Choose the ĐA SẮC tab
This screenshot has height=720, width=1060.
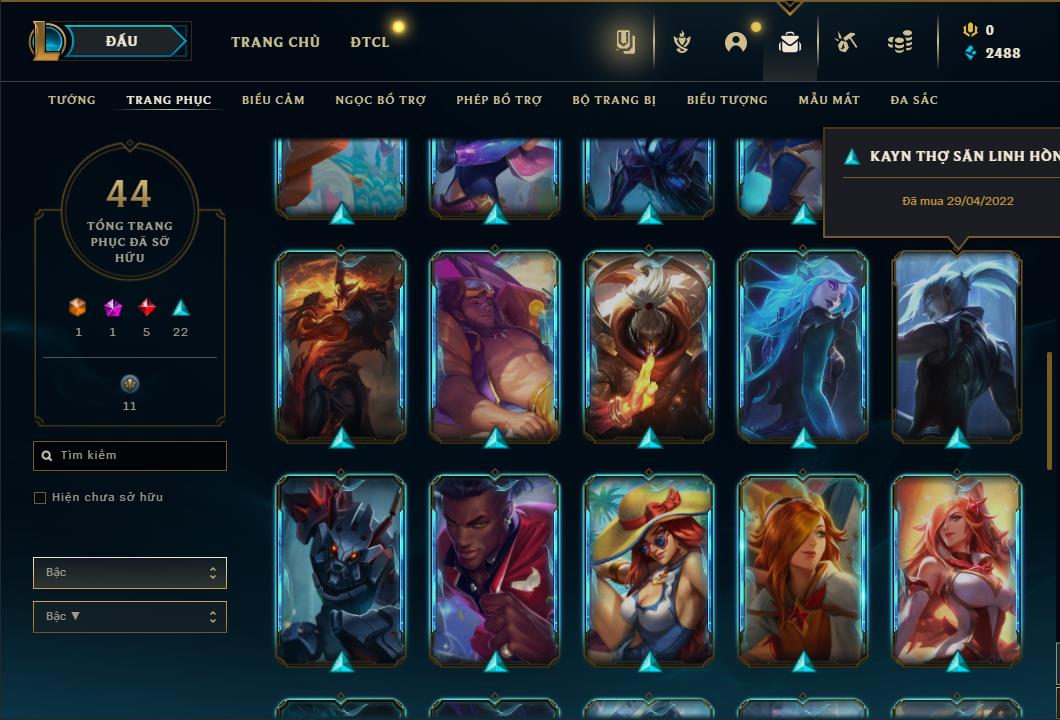(x=914, y=100)
